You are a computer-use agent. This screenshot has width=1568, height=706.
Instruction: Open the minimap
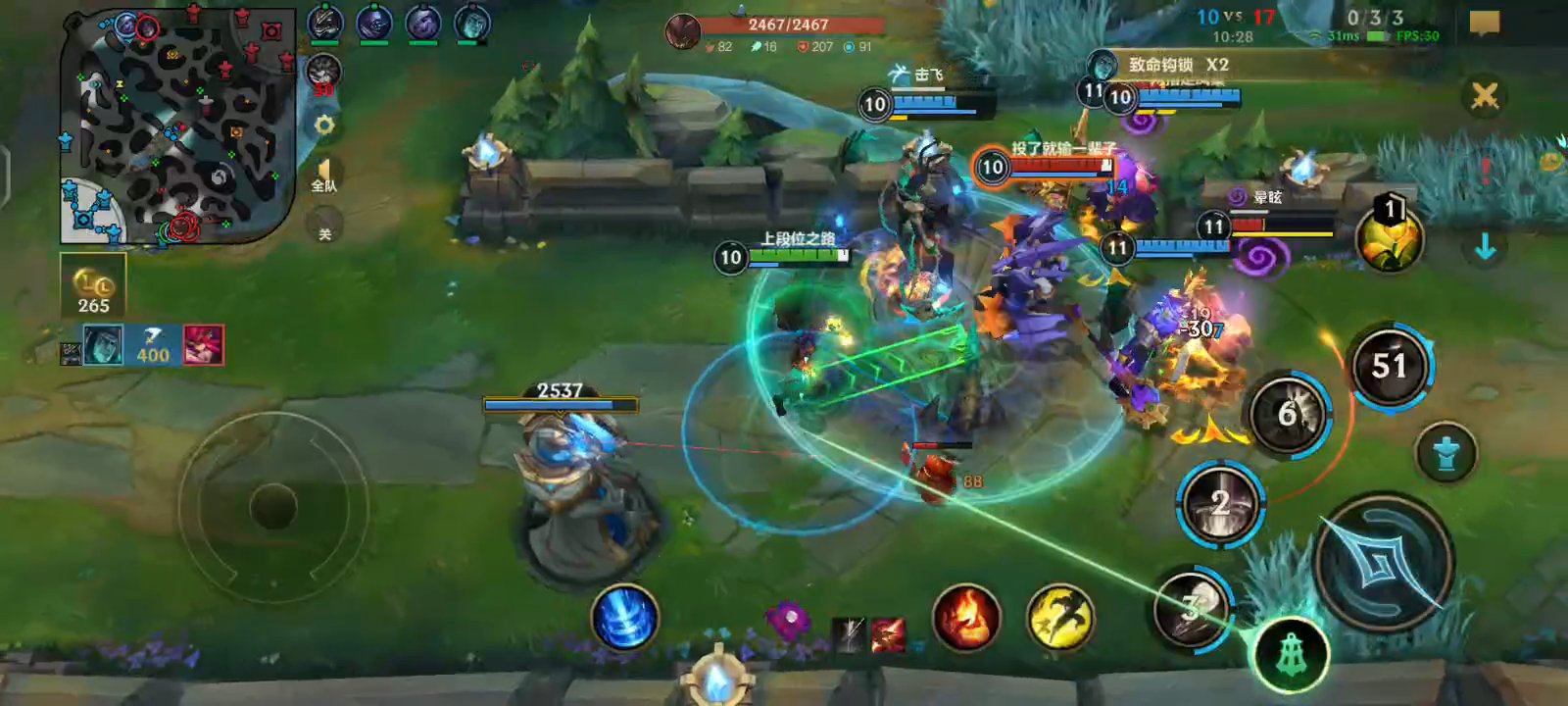tap(176, 127)
